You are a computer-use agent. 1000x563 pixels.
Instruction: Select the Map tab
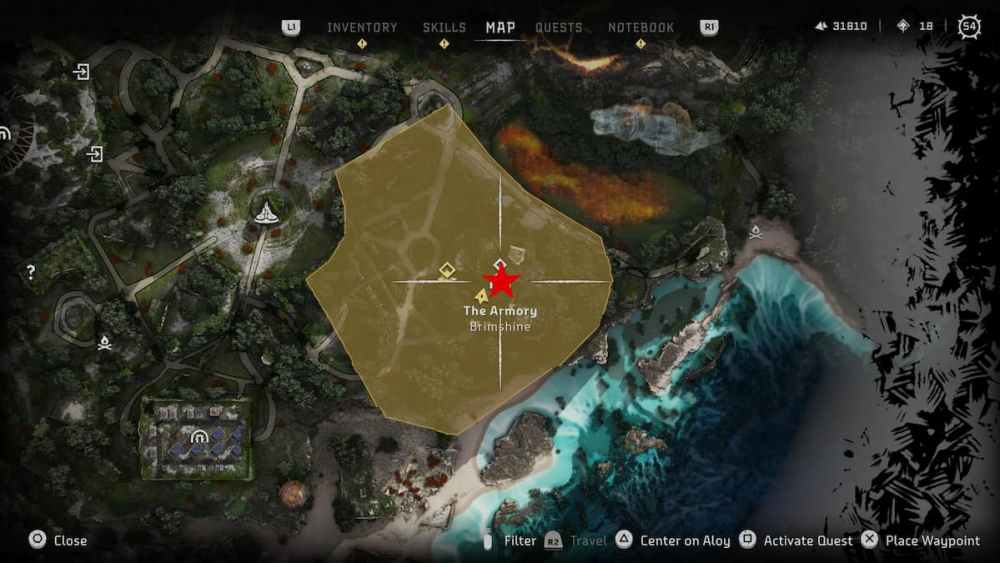coord(500,27)
